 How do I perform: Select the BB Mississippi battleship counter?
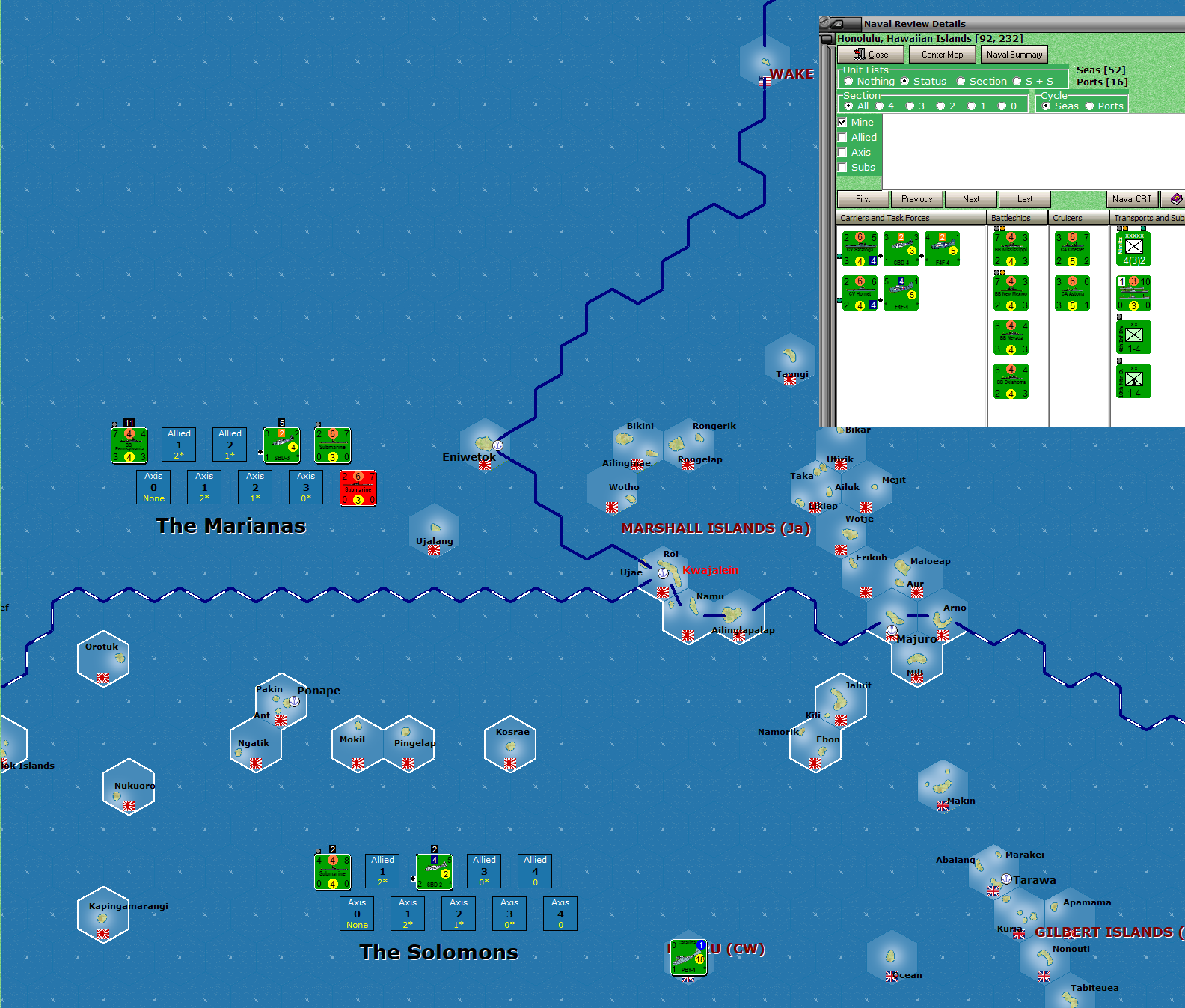(1011, 248)
